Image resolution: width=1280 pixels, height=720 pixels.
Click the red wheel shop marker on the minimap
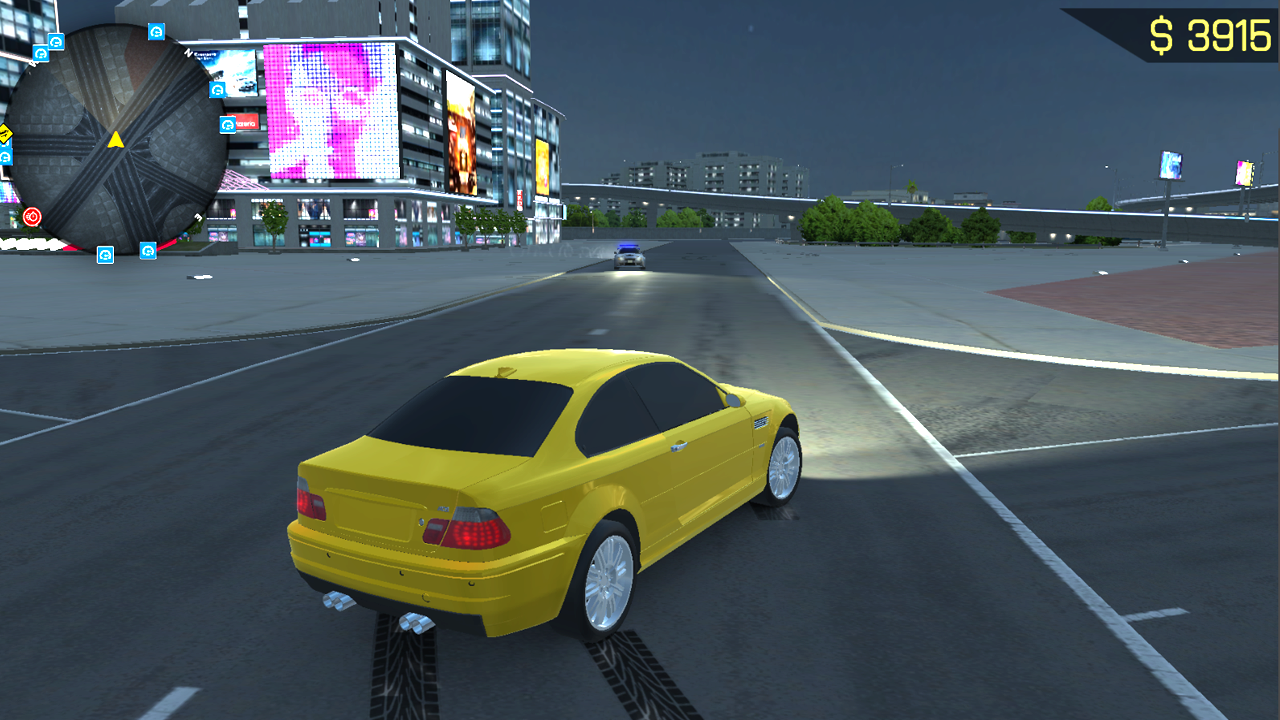(x=33, y=214)
